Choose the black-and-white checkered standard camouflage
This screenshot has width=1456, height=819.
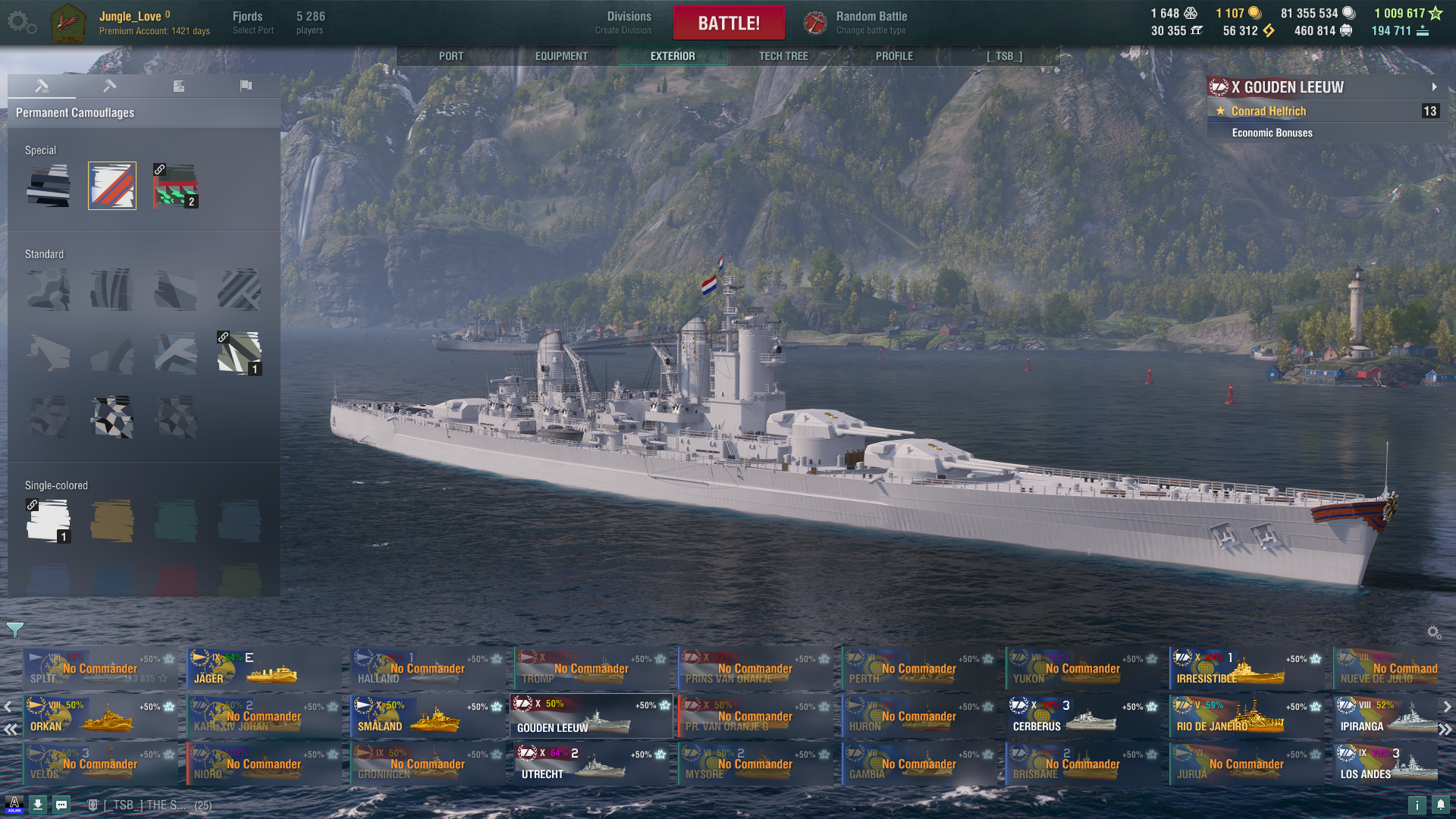coord(112,417)
